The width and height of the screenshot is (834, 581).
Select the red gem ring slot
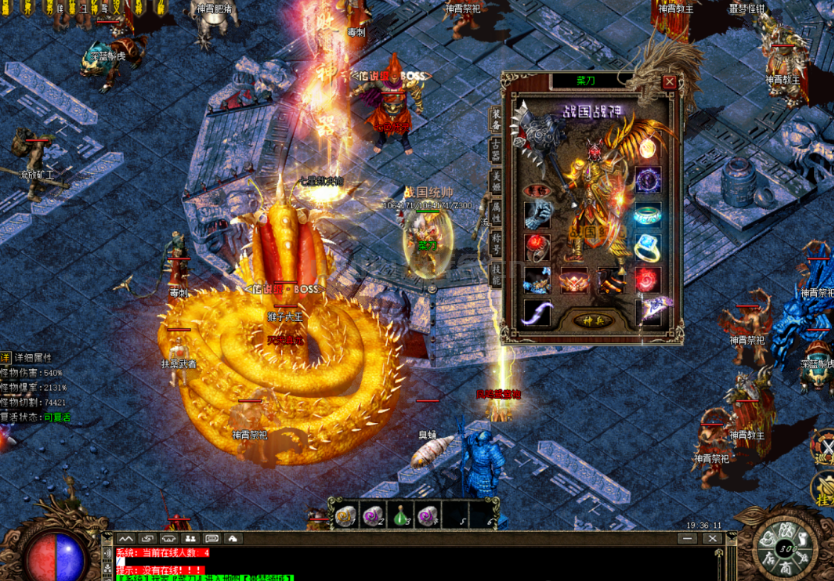click(539, 246)
